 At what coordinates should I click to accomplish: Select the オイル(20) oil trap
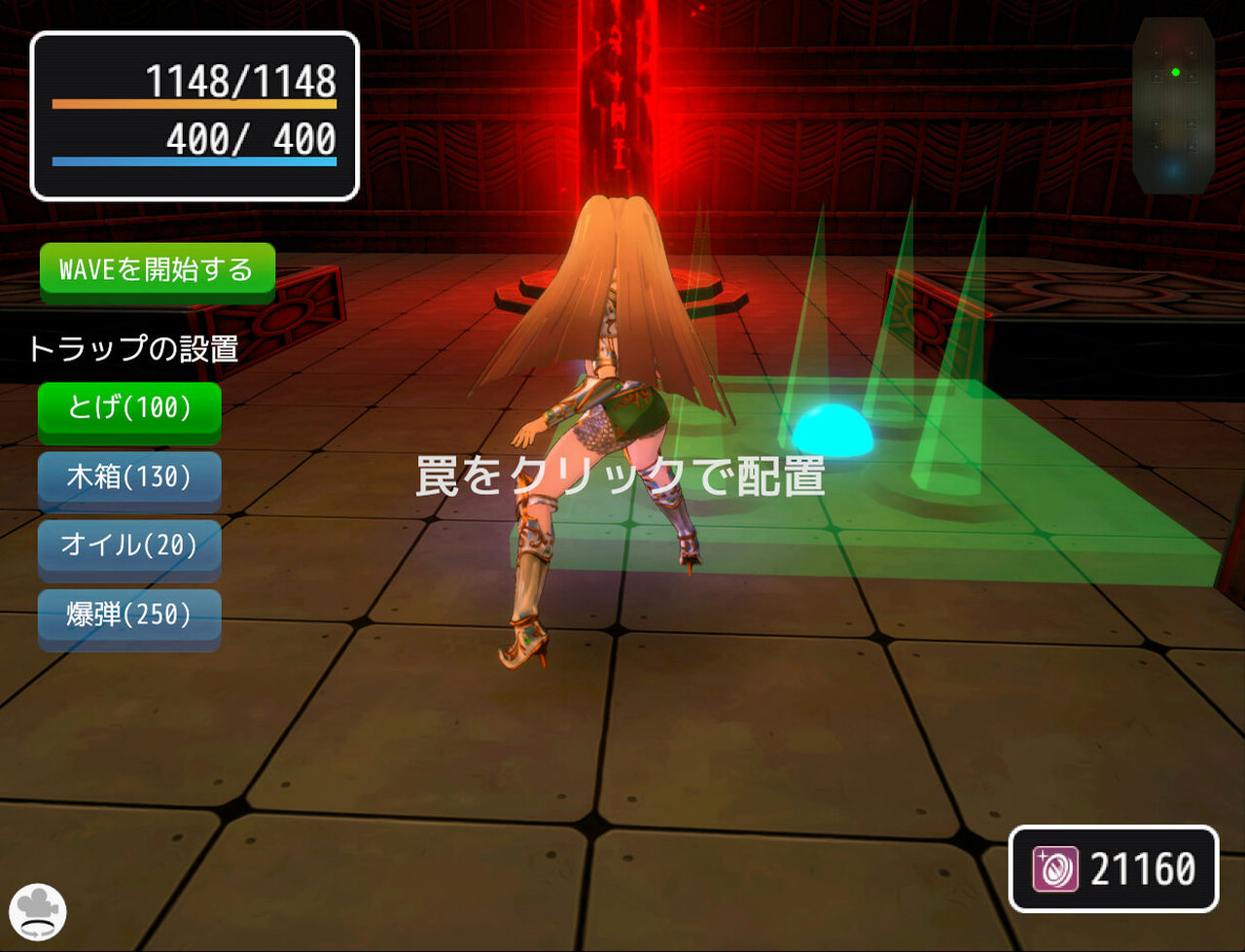tap(127, 547)
